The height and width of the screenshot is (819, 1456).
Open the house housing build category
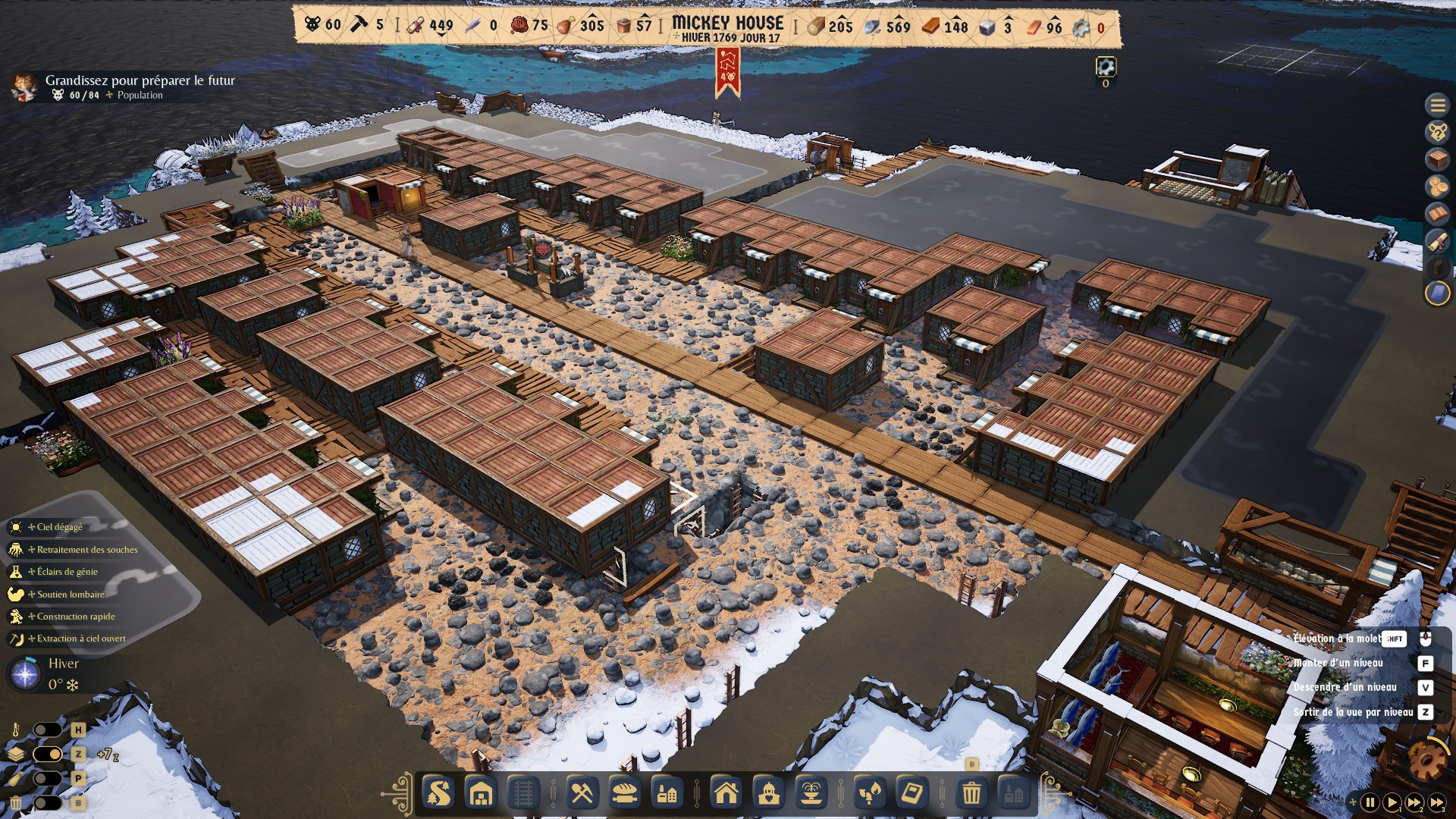(726, 794)
